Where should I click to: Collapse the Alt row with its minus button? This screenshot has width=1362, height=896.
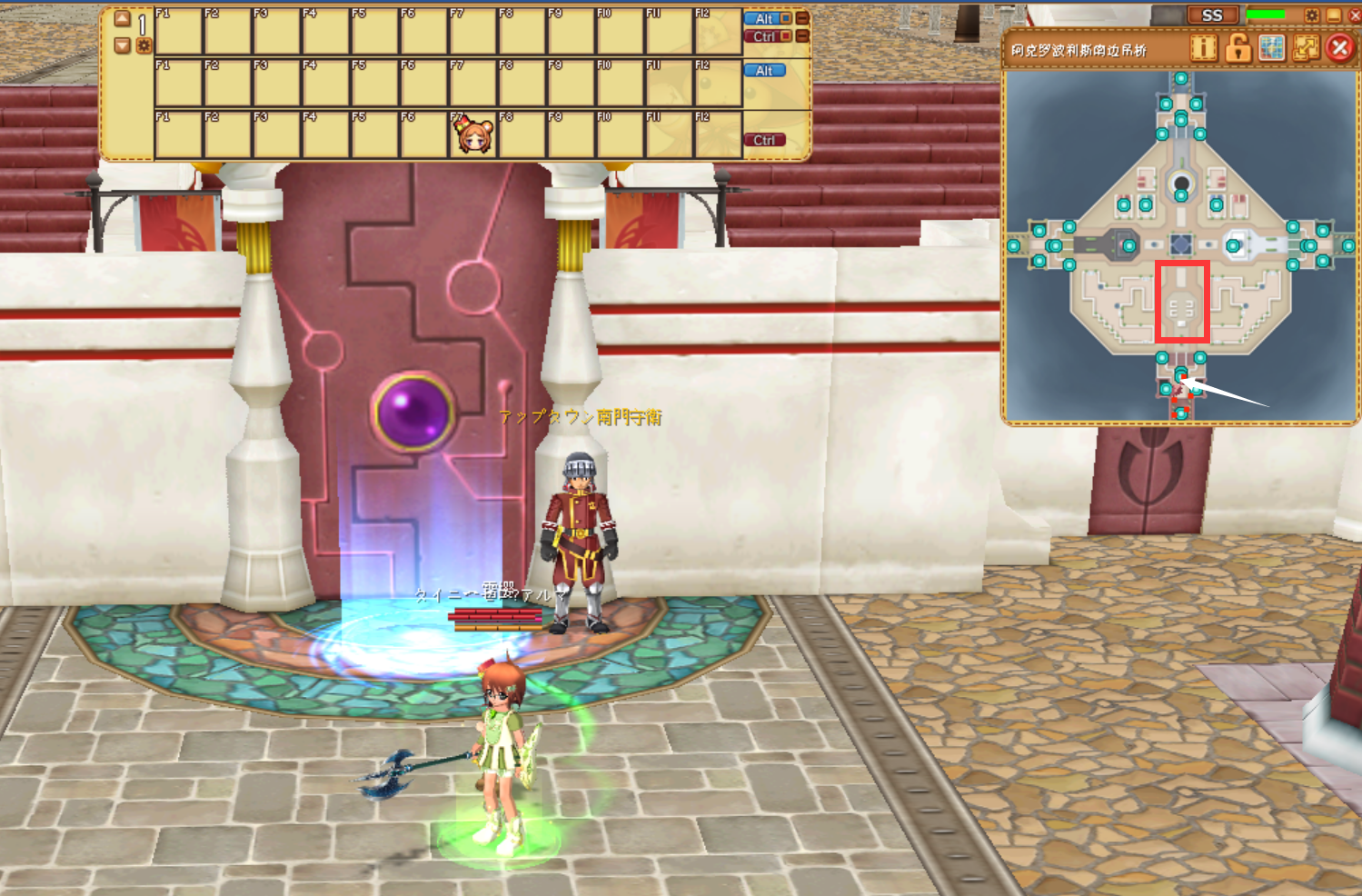(x=802, y=18)
